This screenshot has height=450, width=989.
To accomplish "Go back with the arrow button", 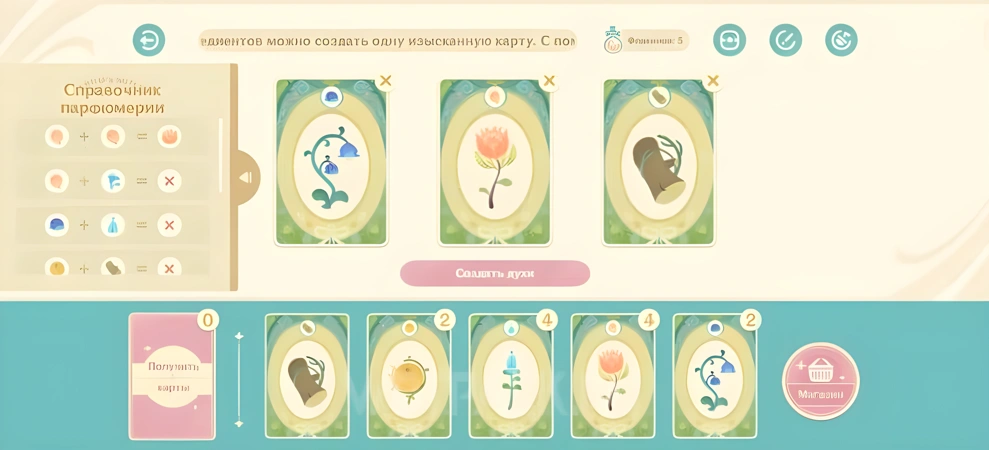I will click(149, 40).
